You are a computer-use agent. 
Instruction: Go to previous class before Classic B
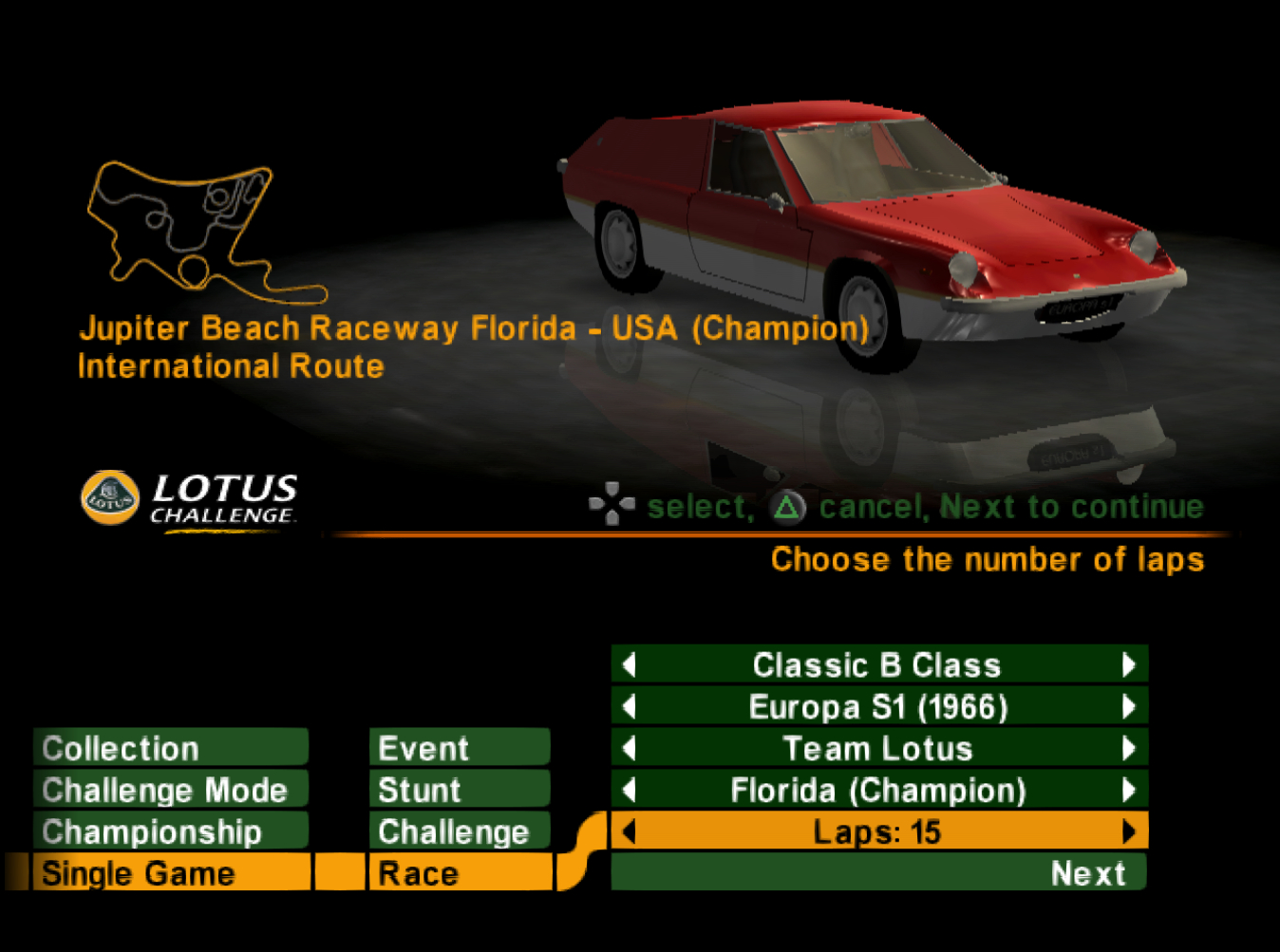click(629, 664)
